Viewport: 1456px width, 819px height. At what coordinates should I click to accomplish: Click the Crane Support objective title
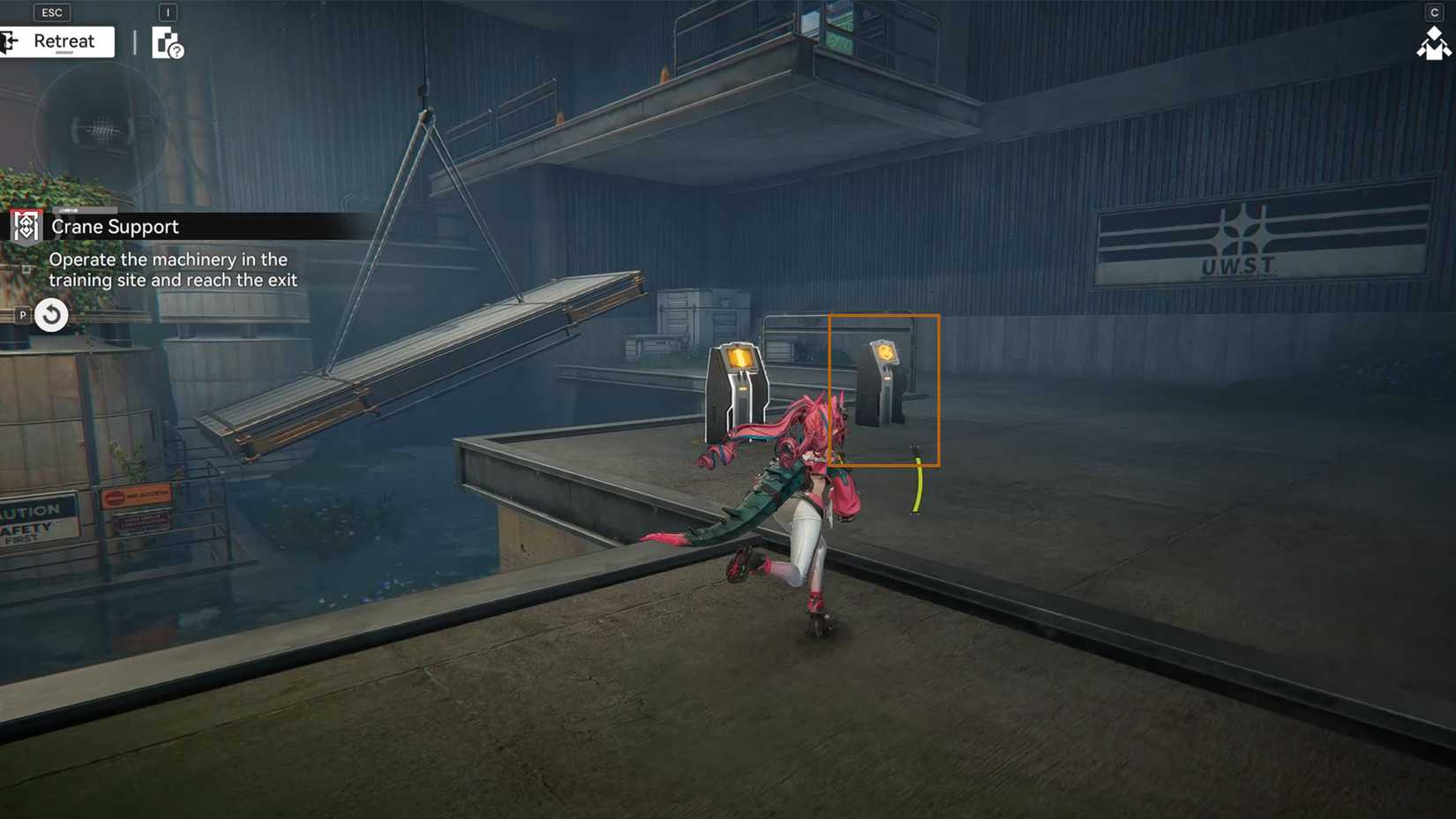point(116,227)
